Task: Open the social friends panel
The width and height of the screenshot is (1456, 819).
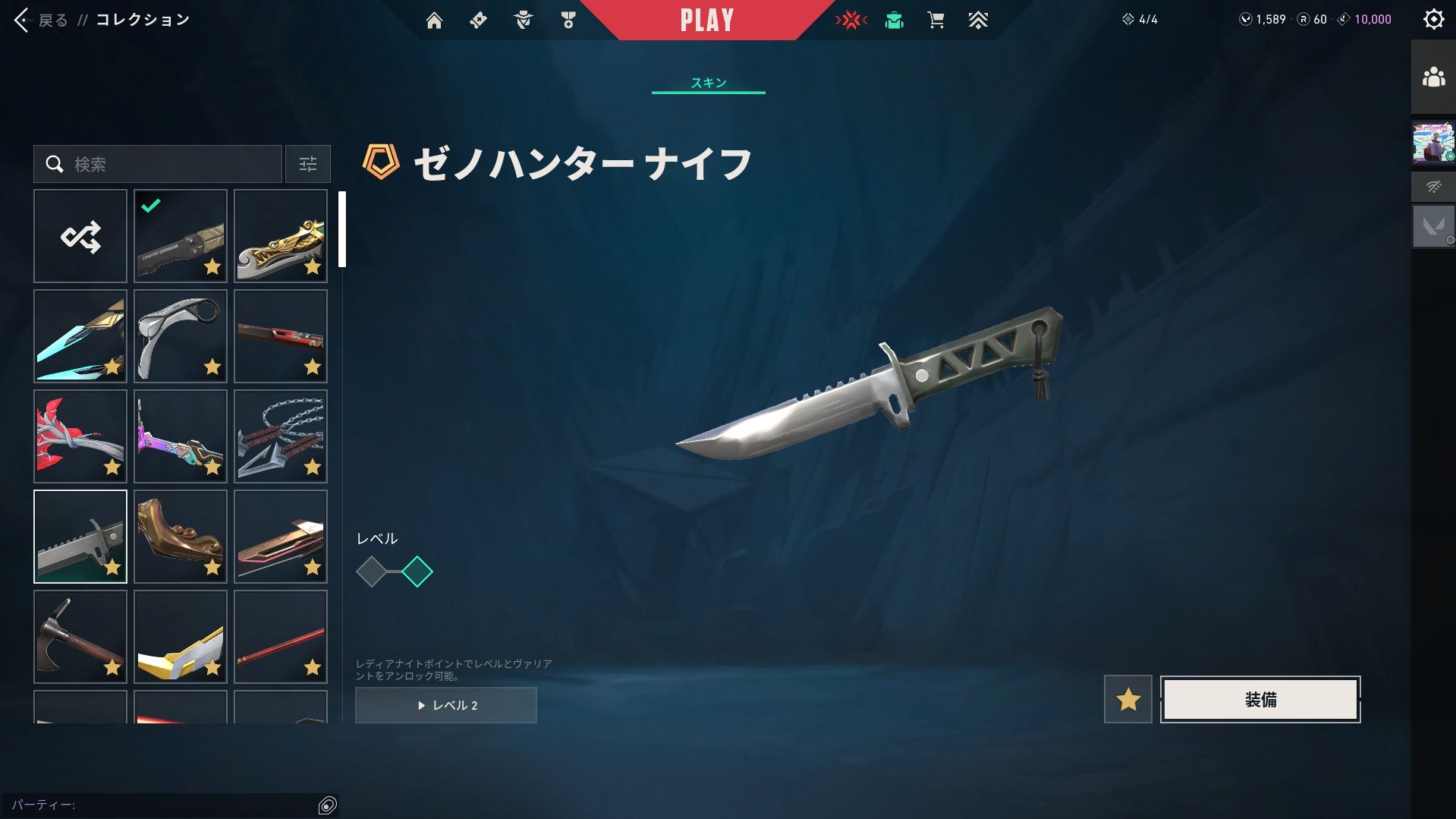Action: pyautogui.click(x=1433, y=77)
